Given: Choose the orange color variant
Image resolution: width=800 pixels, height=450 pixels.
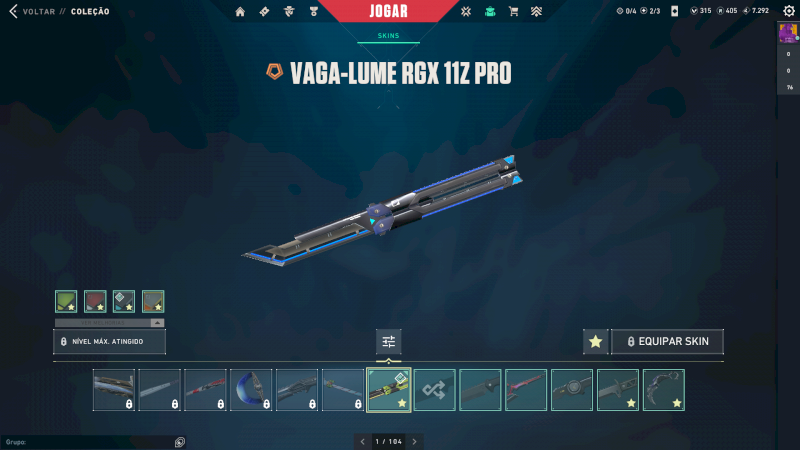Looking at the screenshot, I should (153, 300).
